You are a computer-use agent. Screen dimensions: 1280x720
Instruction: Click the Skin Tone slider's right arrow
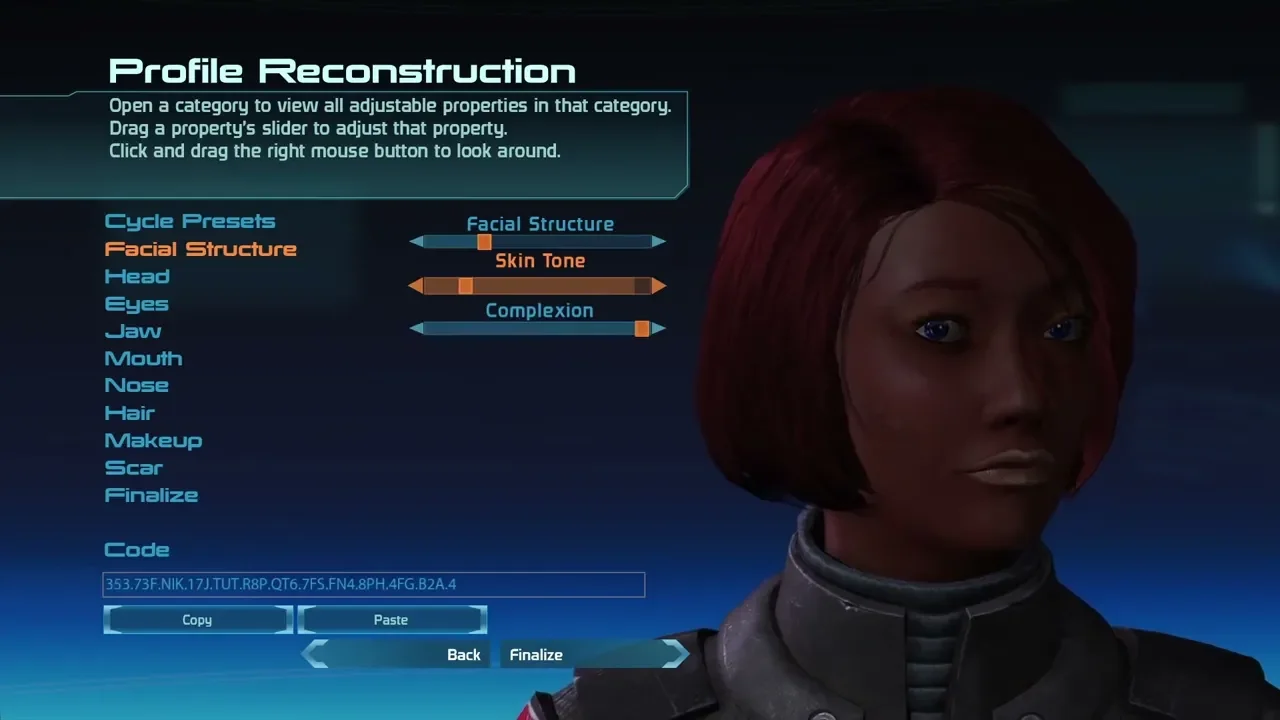659,286
